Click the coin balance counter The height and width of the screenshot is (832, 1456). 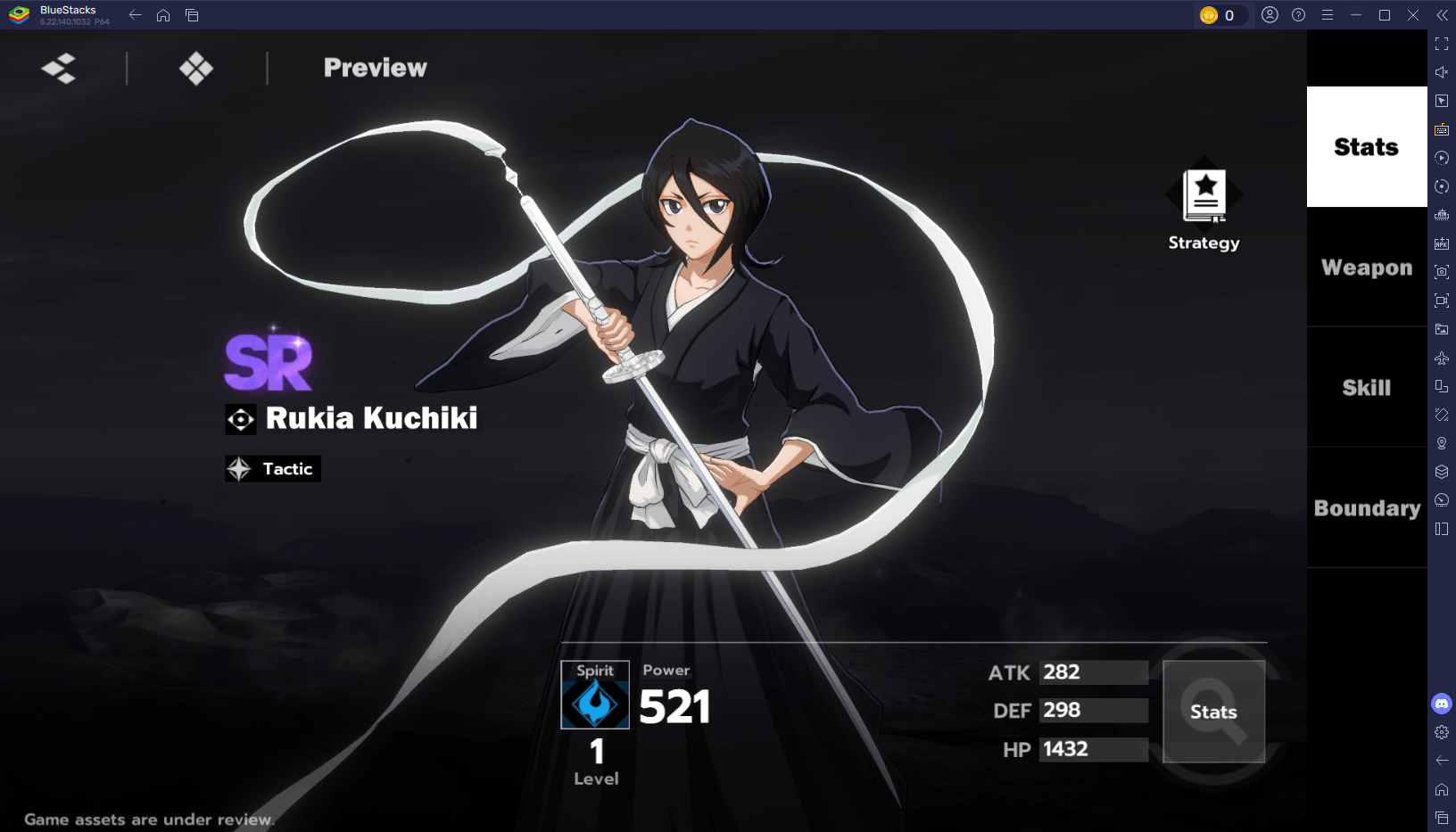coord(1221,13)
